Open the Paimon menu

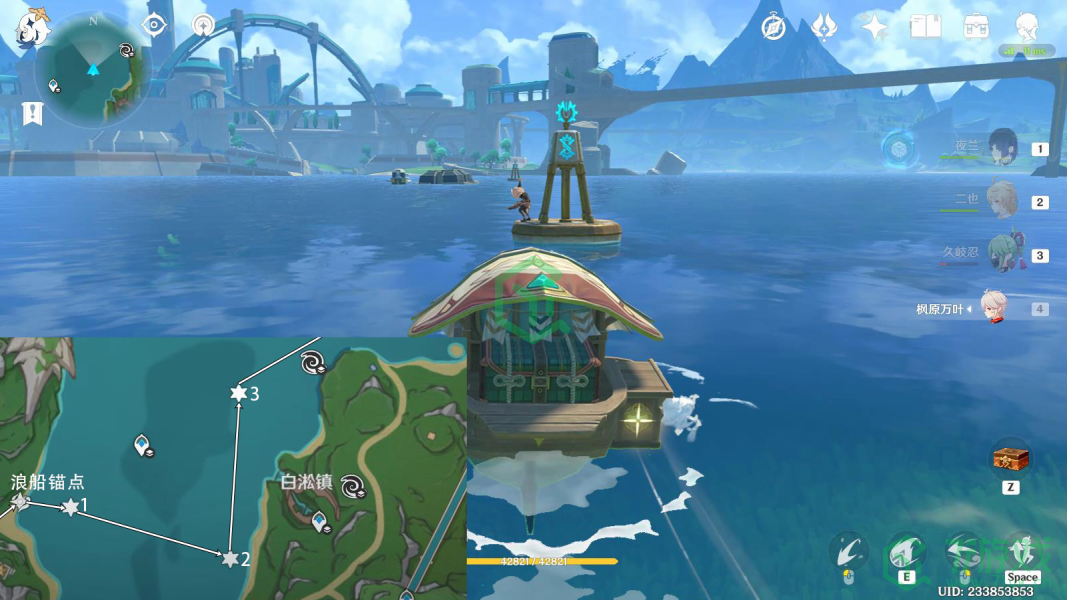32,28
